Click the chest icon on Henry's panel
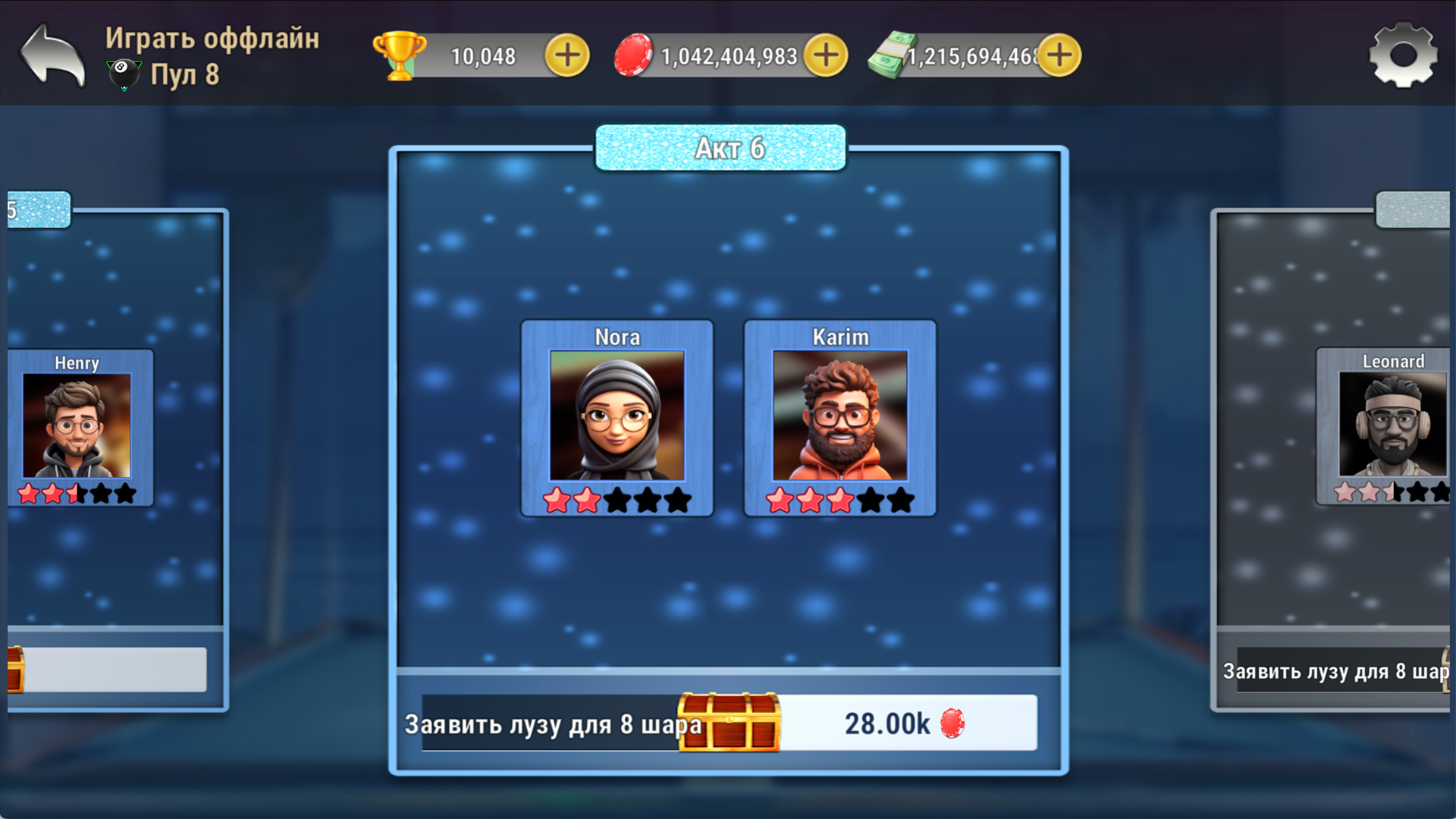 [15, 669]
